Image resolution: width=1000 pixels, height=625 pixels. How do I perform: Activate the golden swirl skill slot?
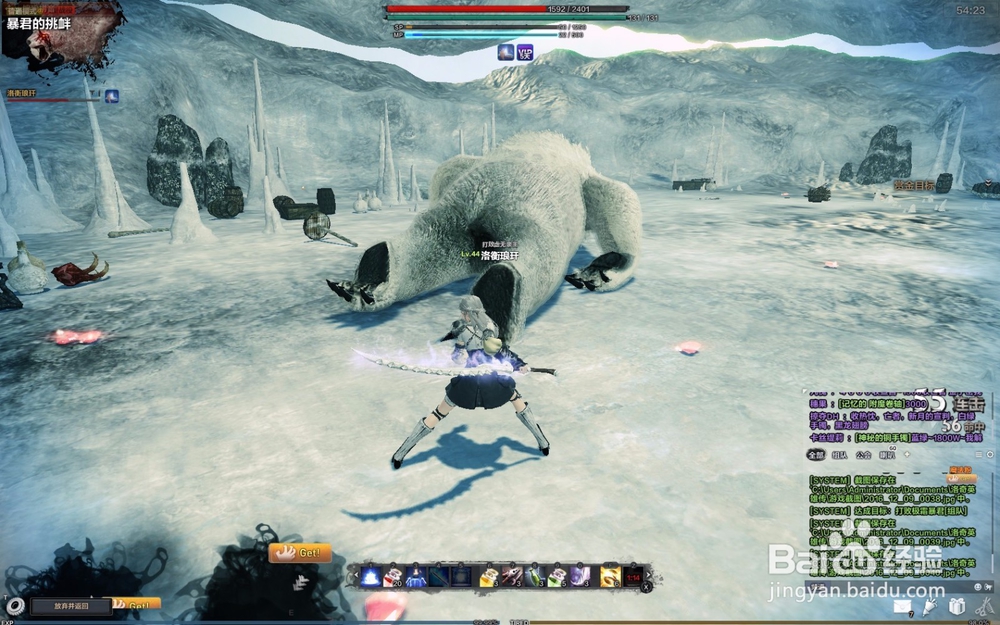[609, 576]
